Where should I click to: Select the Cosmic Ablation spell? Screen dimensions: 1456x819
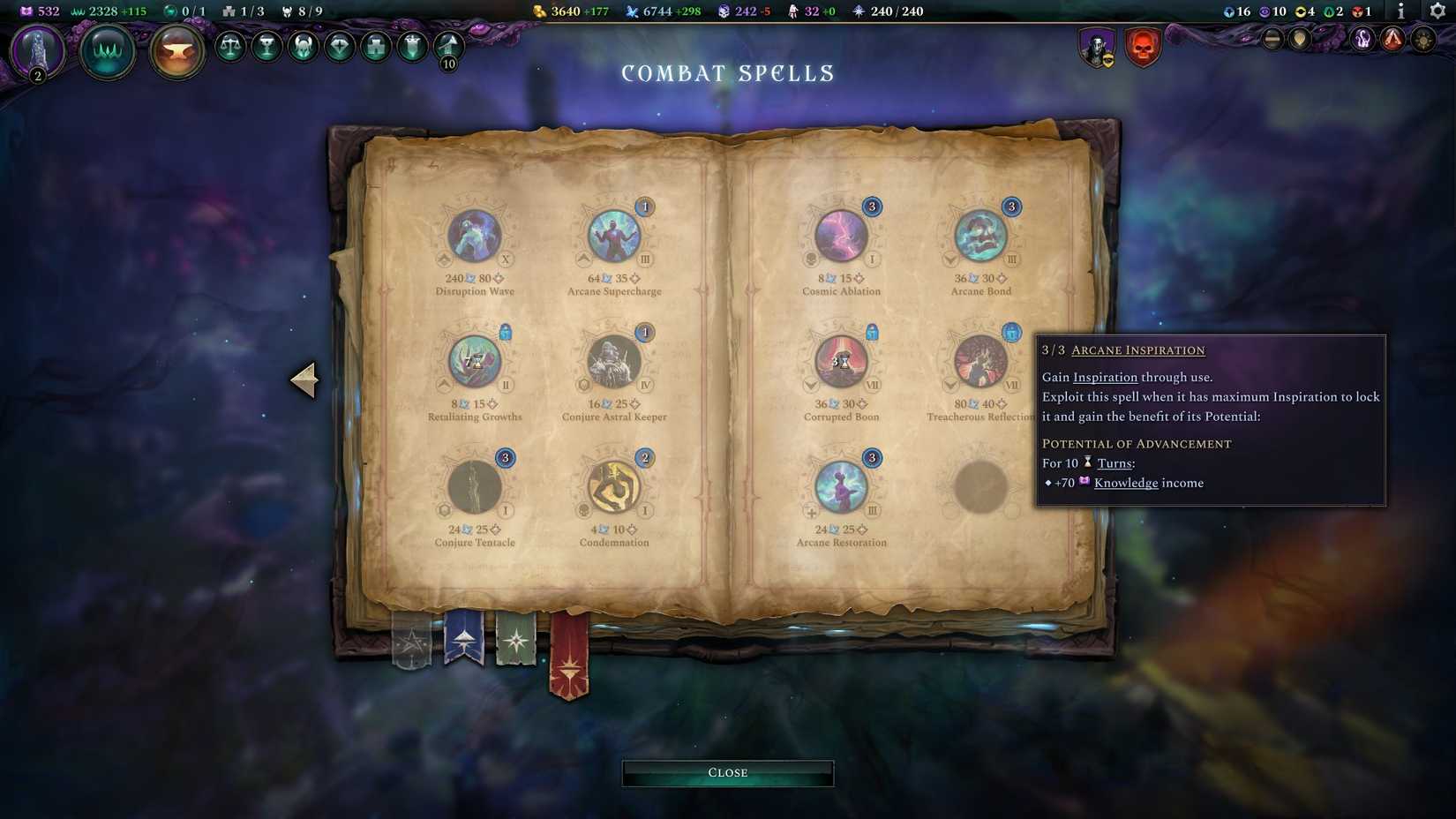tap(840, 237)
